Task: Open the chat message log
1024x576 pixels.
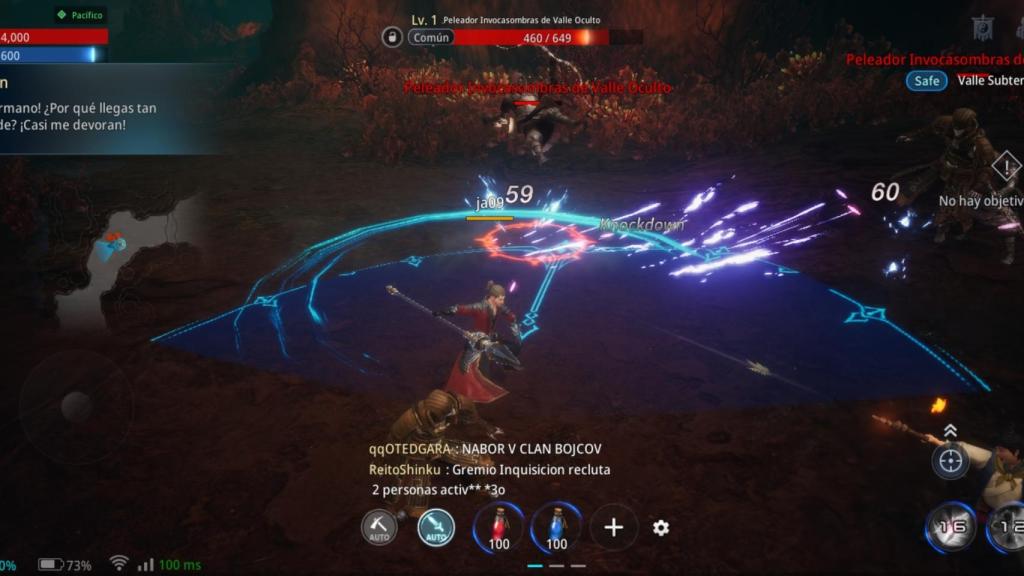Action: click(x=490, y=469)
